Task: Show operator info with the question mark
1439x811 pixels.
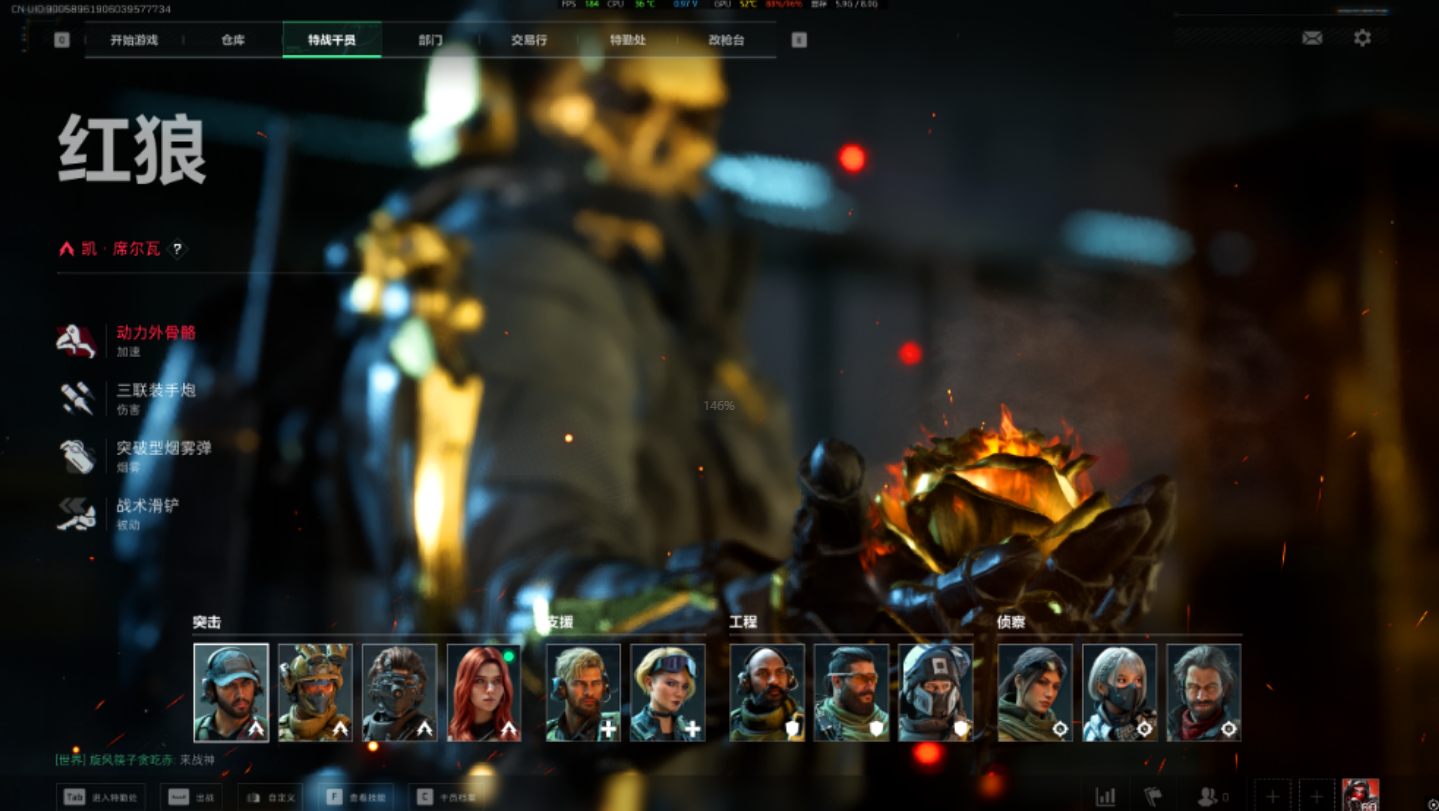Action: point(177,249)
